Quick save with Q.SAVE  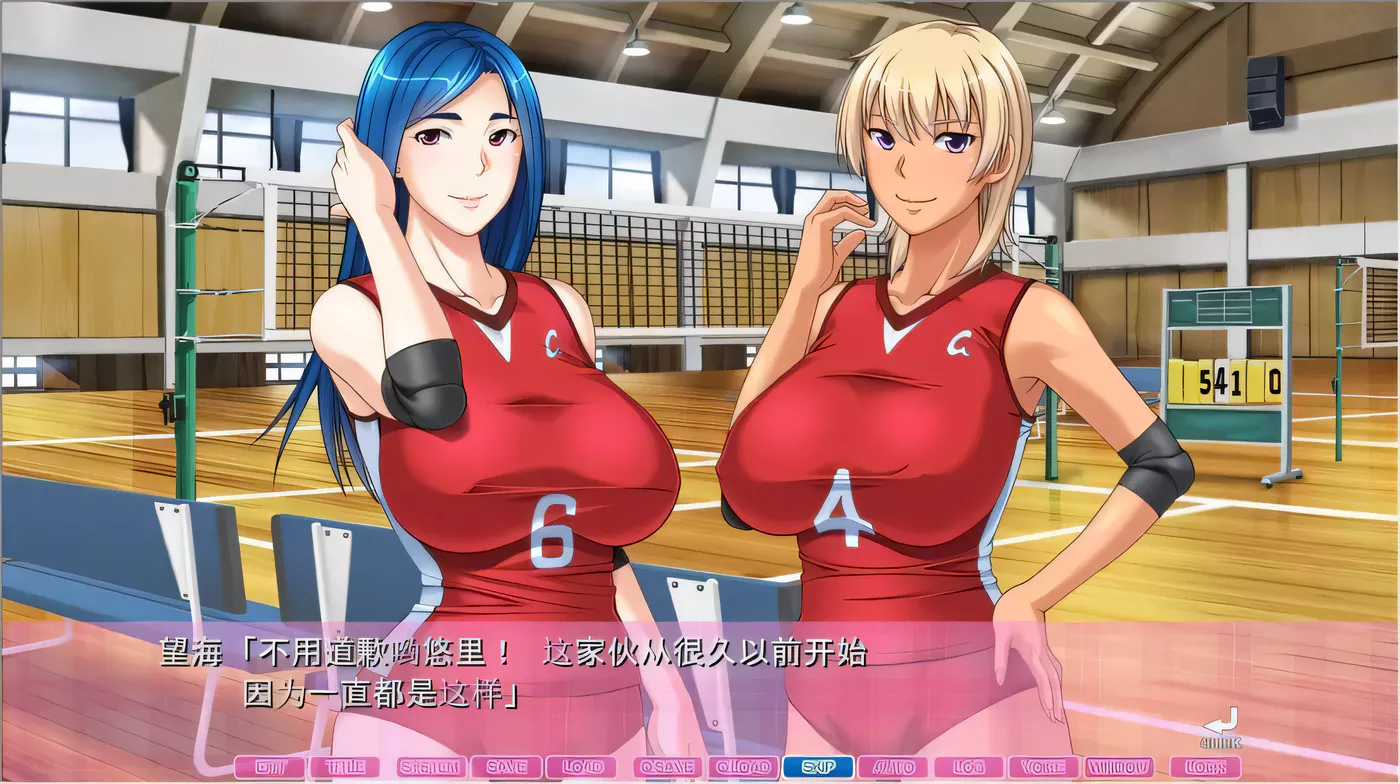(x=668, y=768)
